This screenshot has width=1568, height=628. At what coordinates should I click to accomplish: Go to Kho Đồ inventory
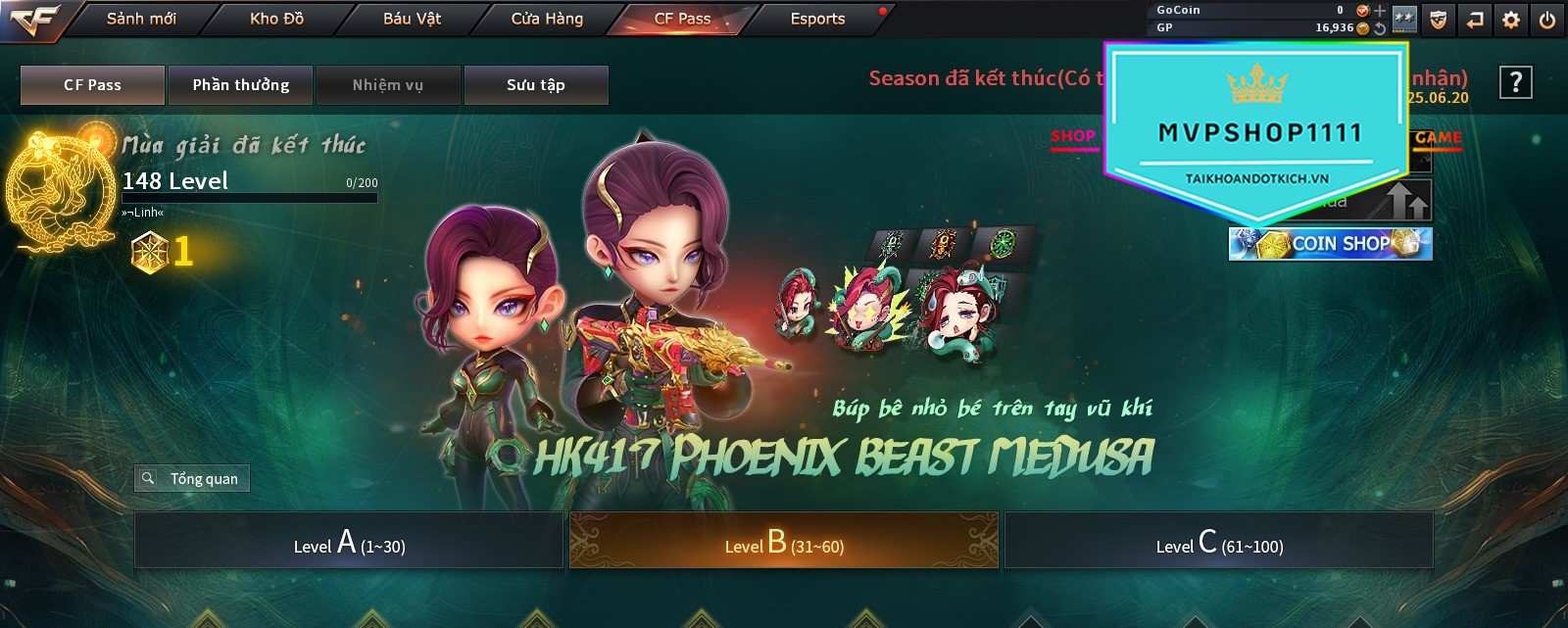[276, 19]
